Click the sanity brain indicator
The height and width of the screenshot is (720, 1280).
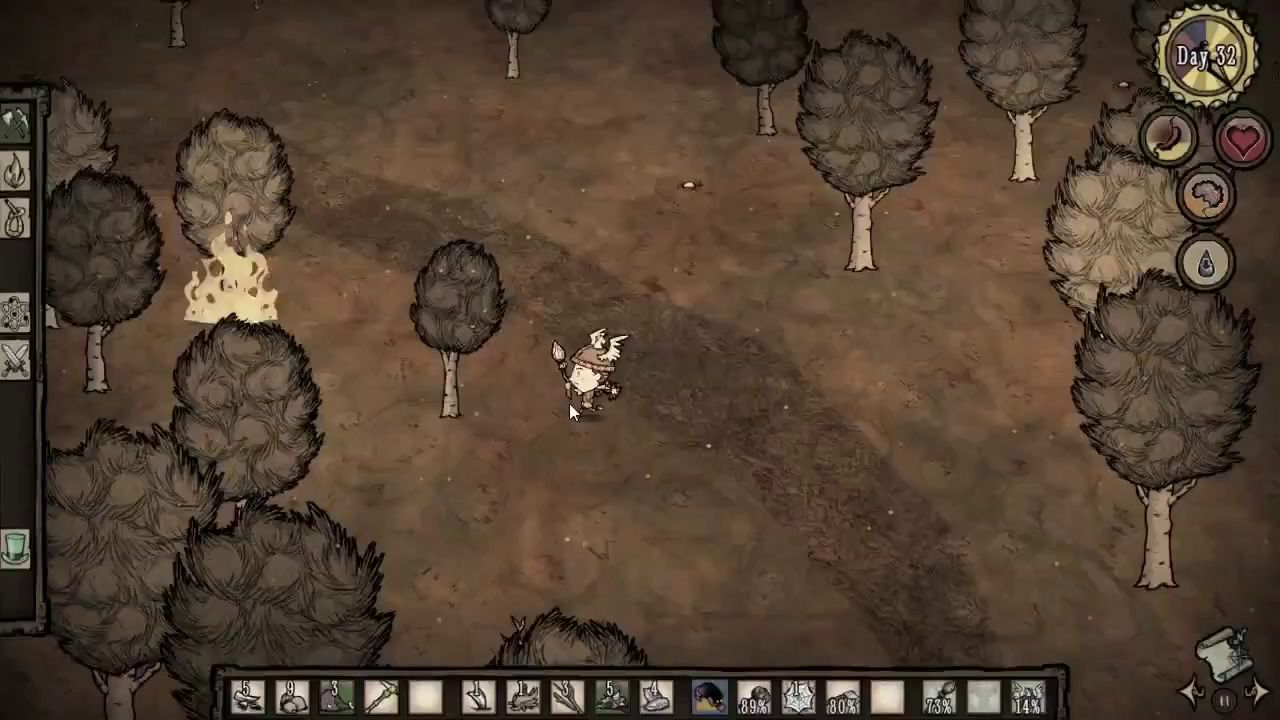[1206, 196]
